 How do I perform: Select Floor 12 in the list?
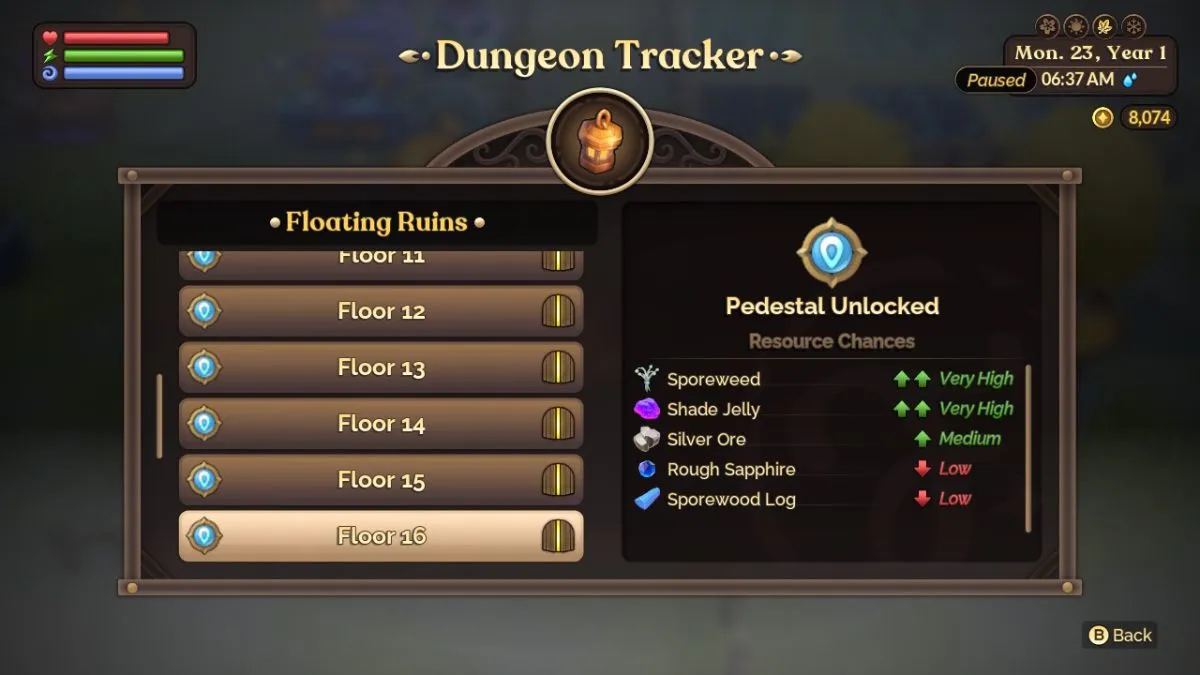(x=380, y=311)
